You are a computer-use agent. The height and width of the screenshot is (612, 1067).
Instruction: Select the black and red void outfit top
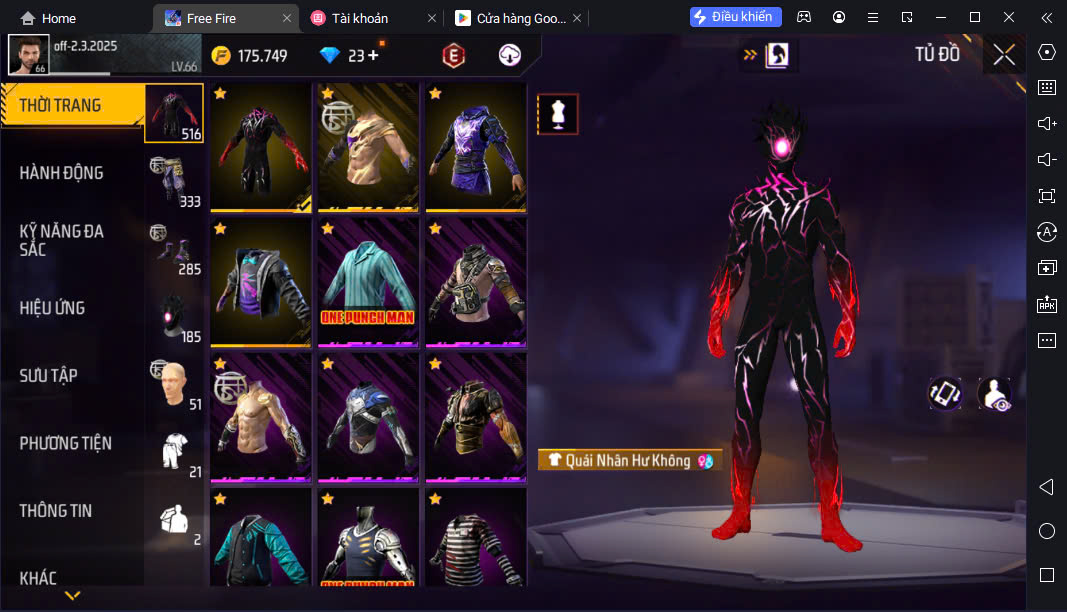[x=260, y=147]
